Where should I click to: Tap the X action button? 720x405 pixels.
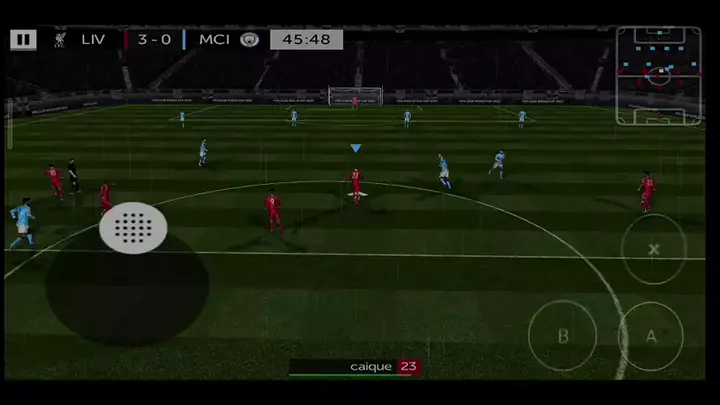[x=654, y=249]
